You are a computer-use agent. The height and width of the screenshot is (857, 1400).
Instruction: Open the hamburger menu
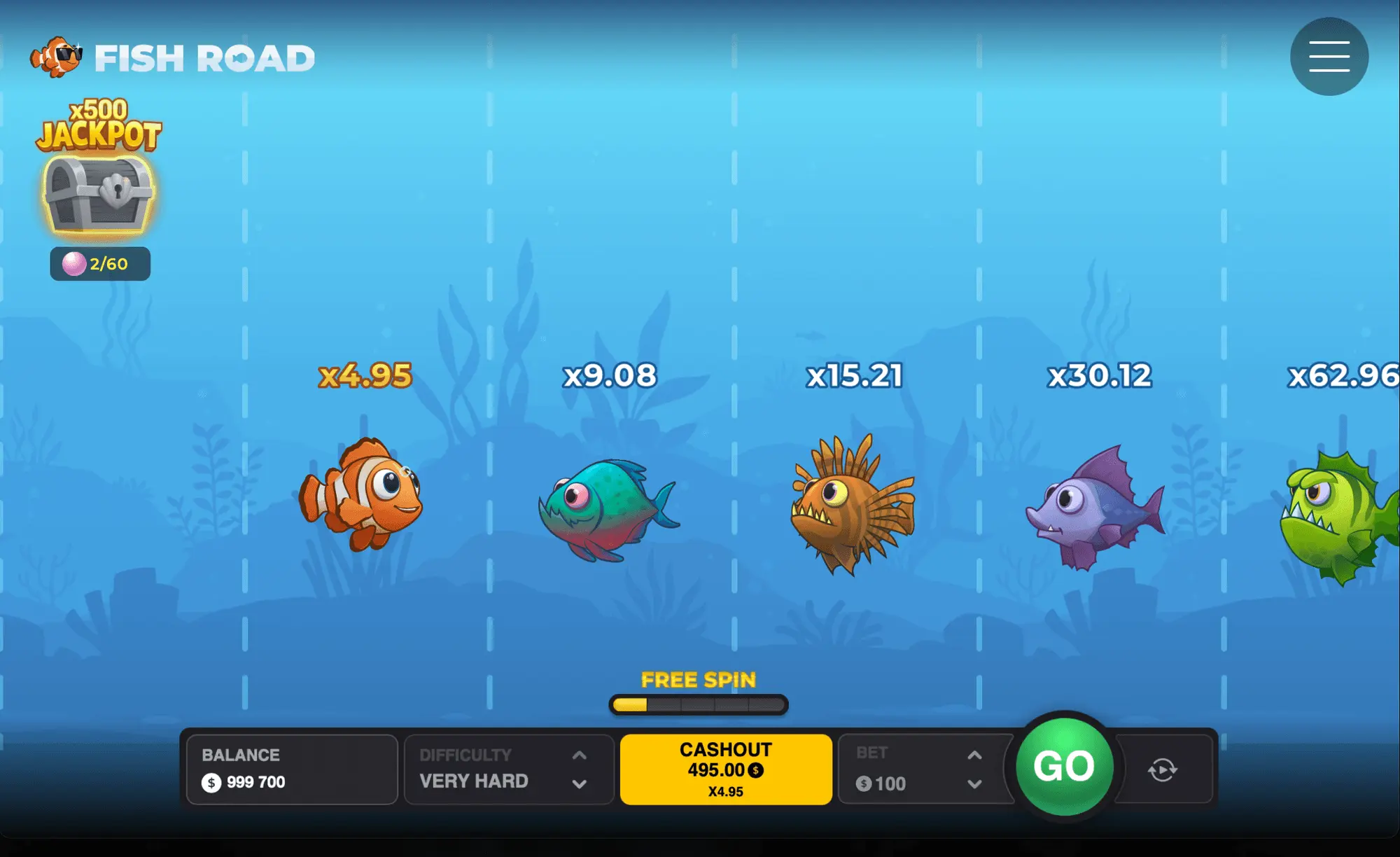(x=1329, y=56)
